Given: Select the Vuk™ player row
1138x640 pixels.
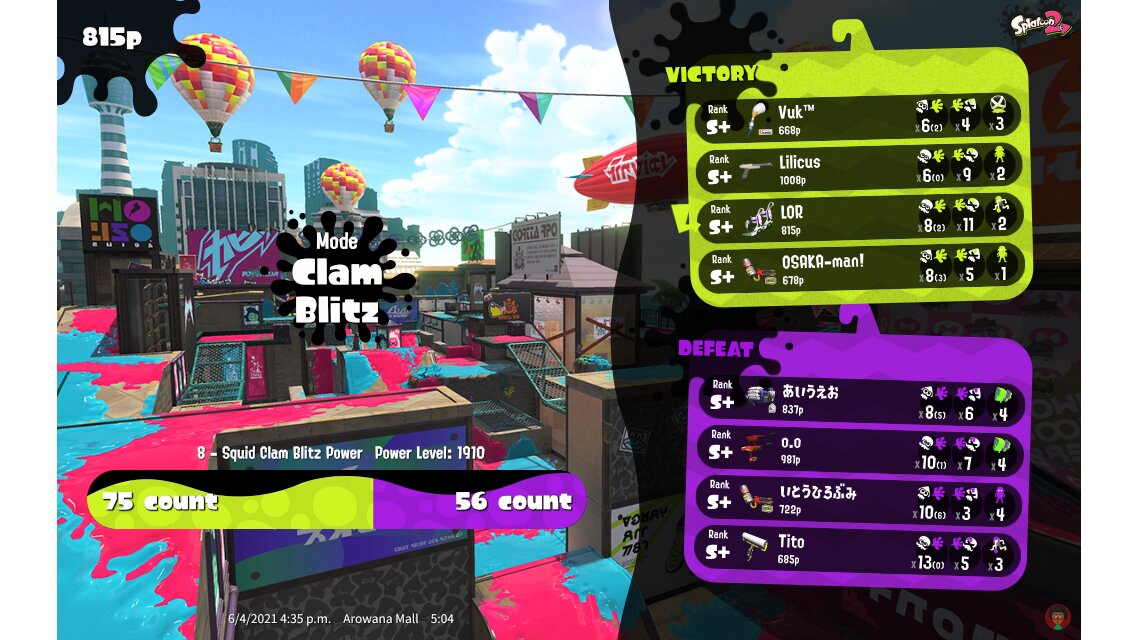Looking at the screenshot, I should tap(859, 116).
